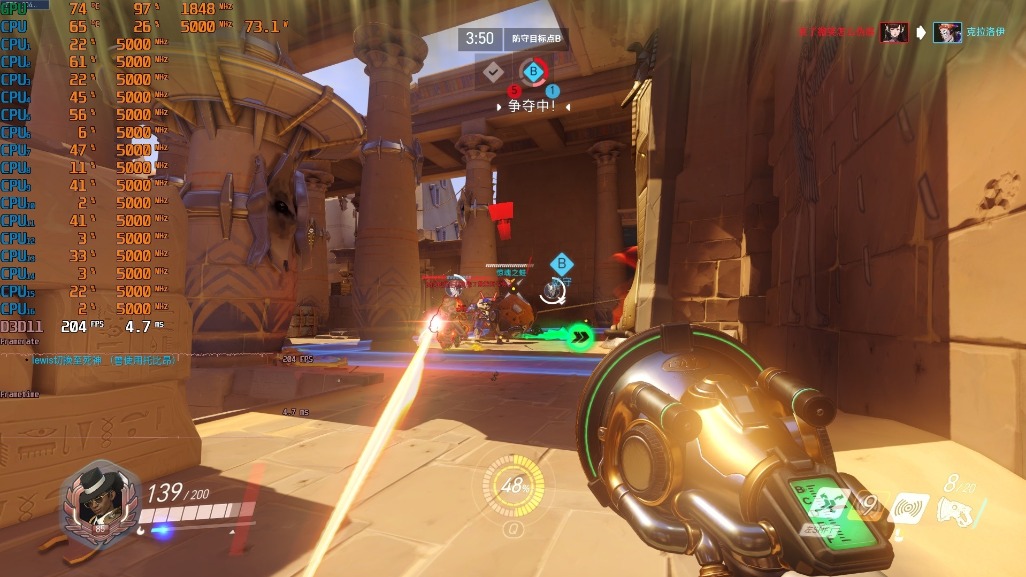Select the objective B capture indicator

534,72
